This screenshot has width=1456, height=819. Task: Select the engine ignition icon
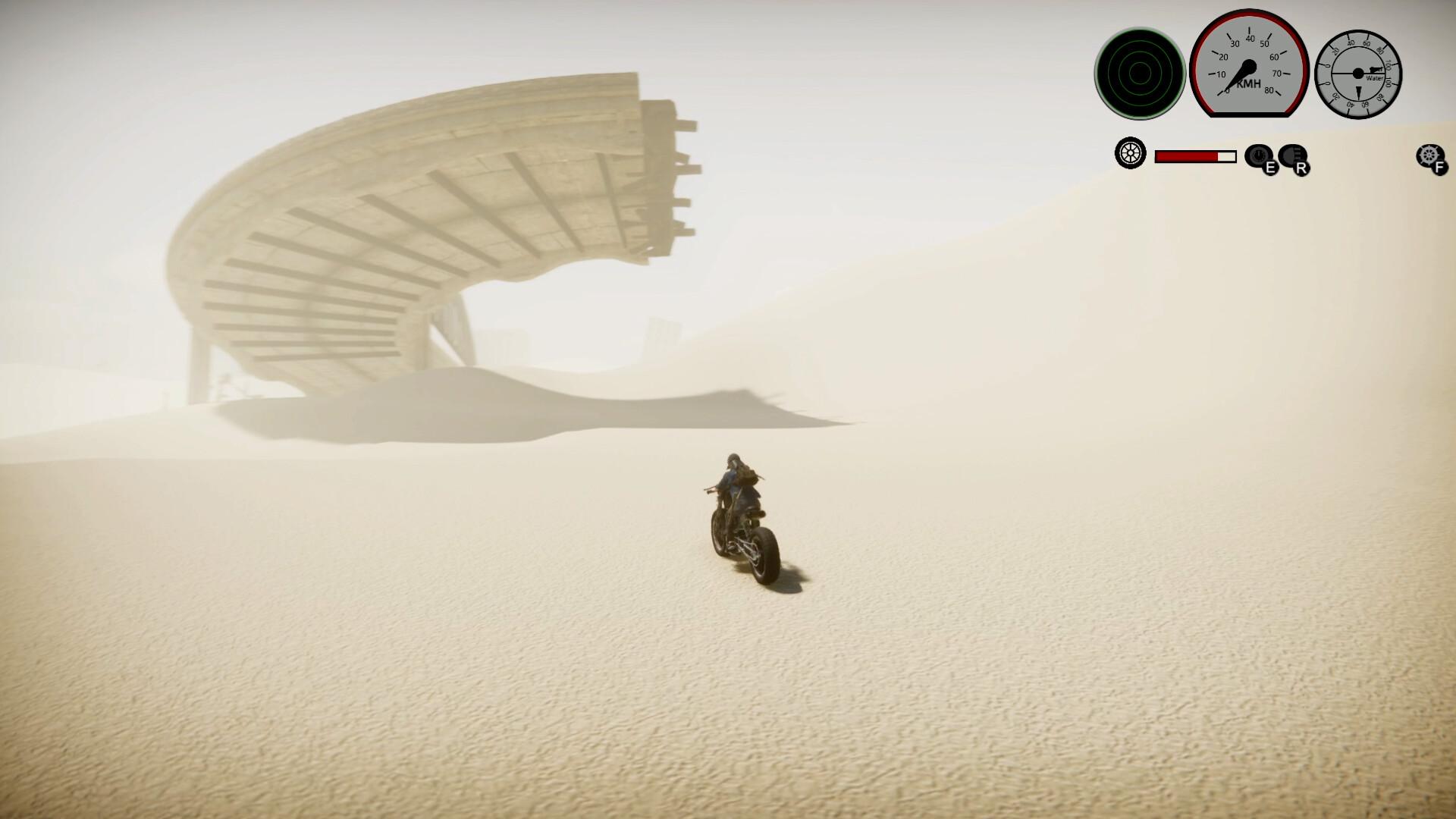(1259, 154)
